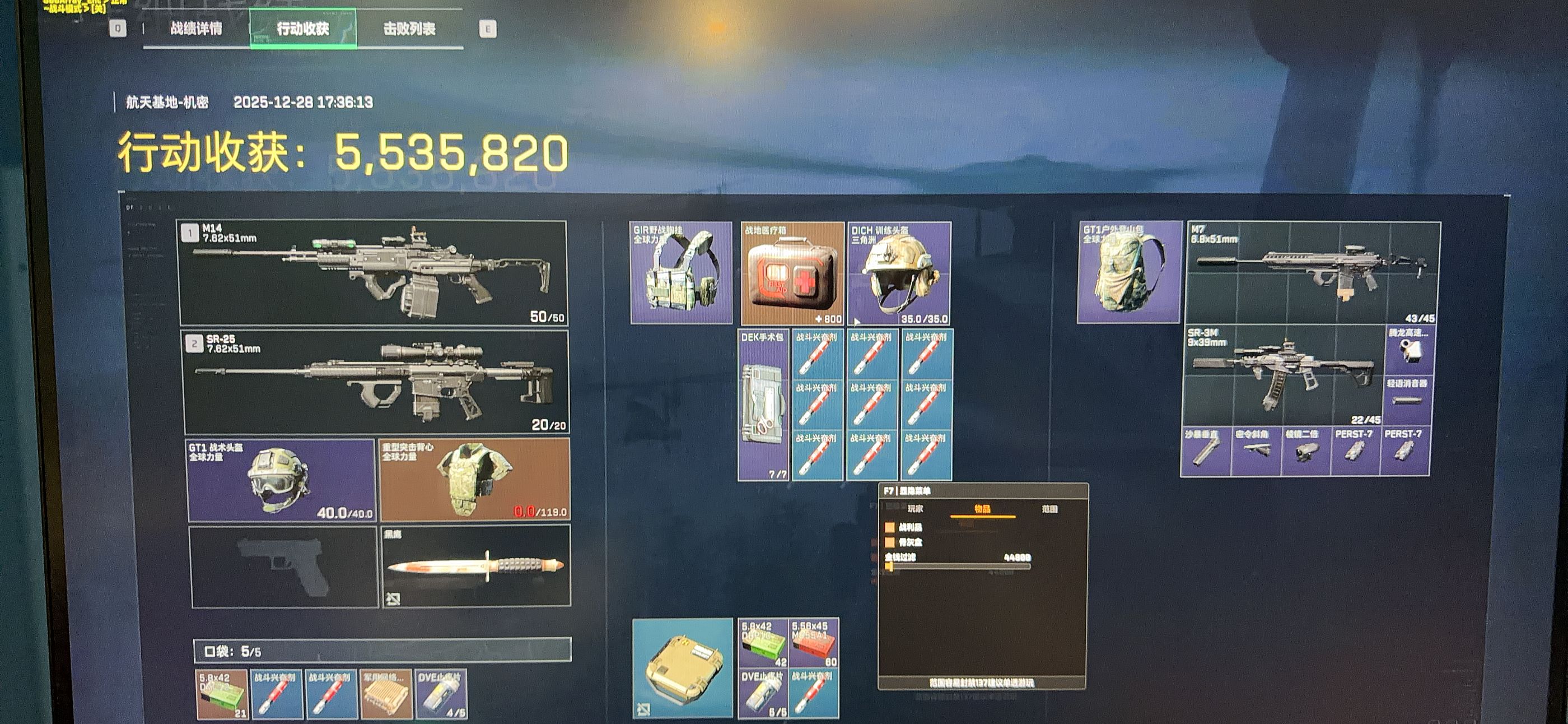The height and width of the screenshot is (724, 1568).
Task: Select the GIR野战胸挂 chest rig
Action: 681,272
